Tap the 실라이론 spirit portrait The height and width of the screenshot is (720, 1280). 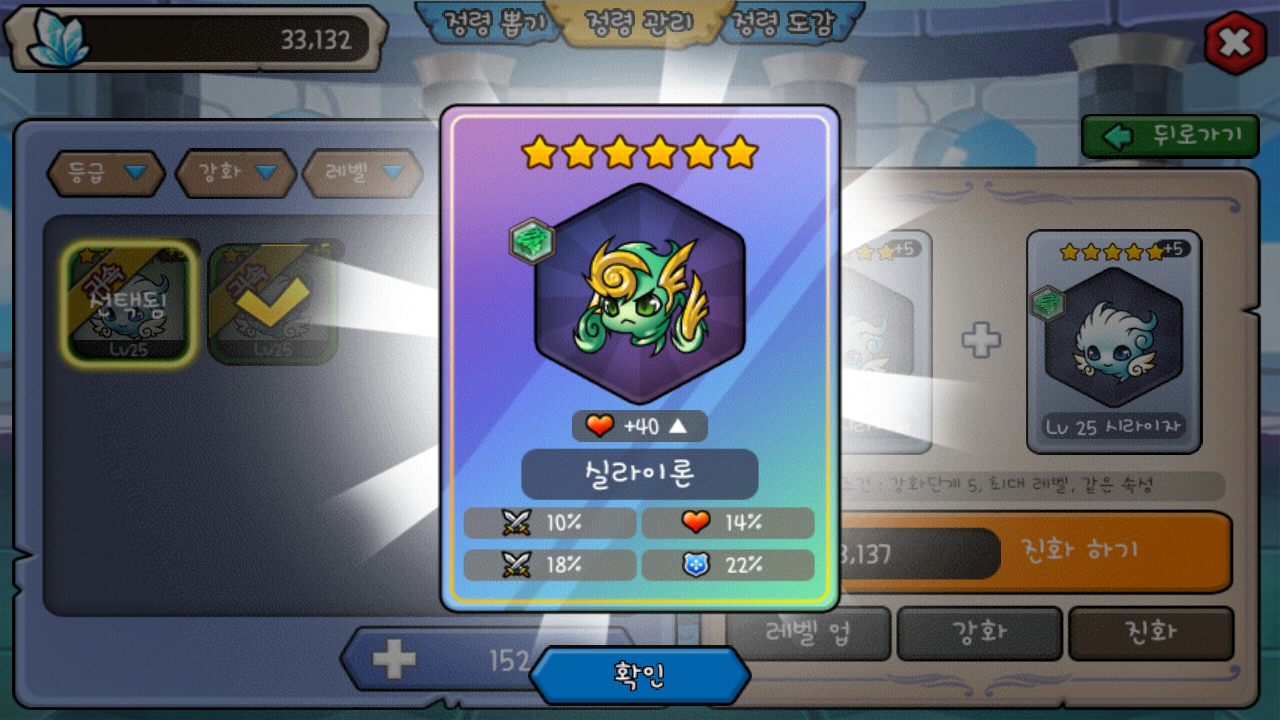click(640, 294)
